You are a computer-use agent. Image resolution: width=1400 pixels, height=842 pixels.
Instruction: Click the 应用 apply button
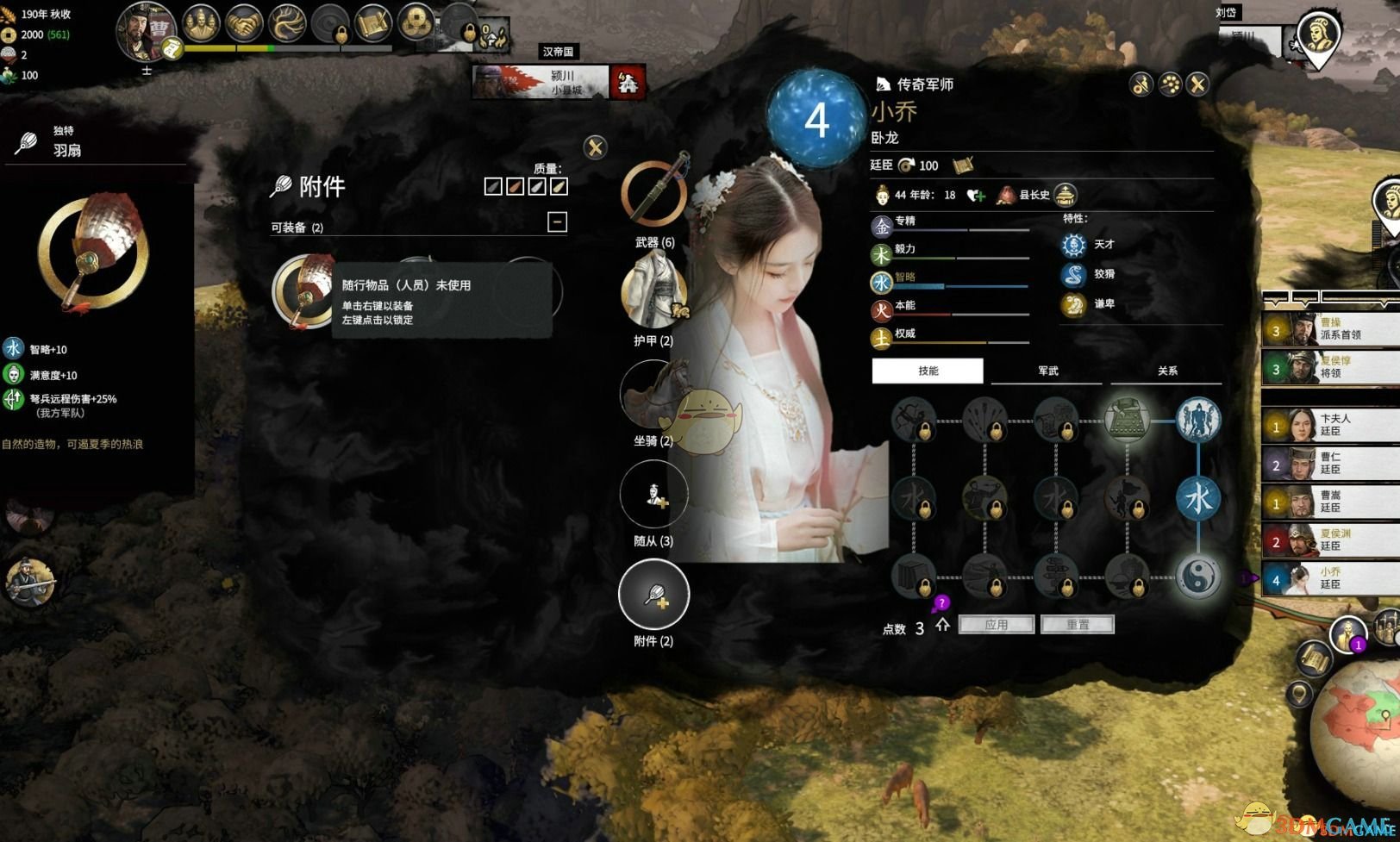997,624
